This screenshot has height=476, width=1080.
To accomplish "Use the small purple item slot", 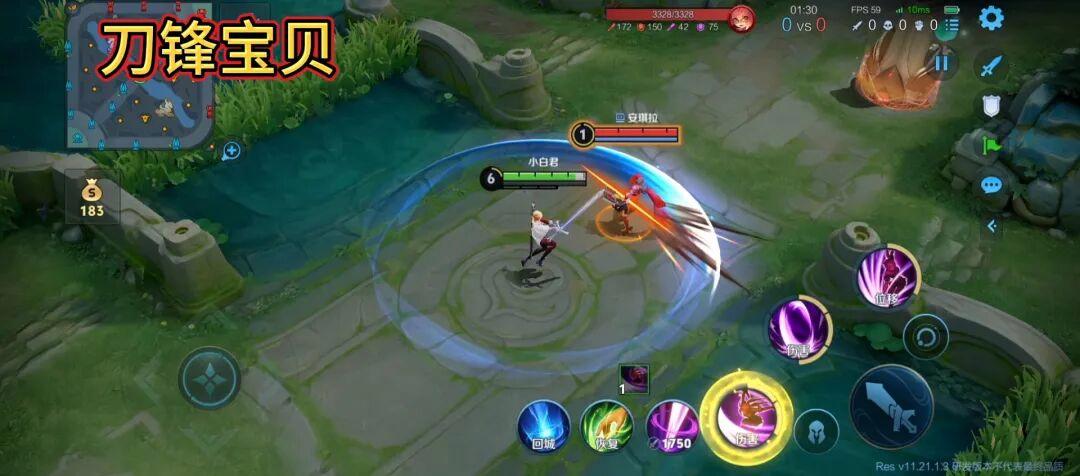I will tap(634, 379).
